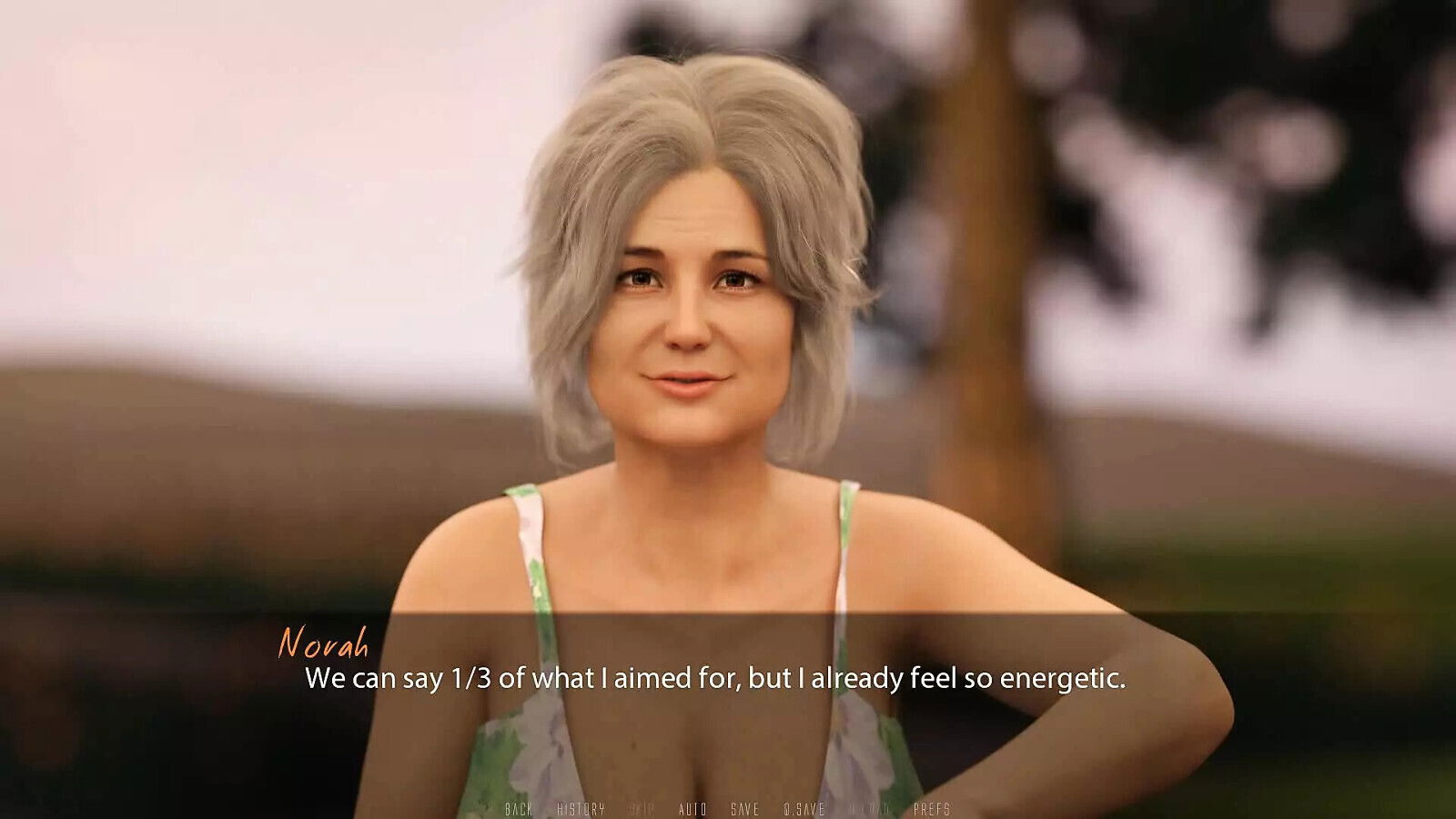Open the Save menu
The height and width of the screenshot is (819, 1456).
[744, 809]
